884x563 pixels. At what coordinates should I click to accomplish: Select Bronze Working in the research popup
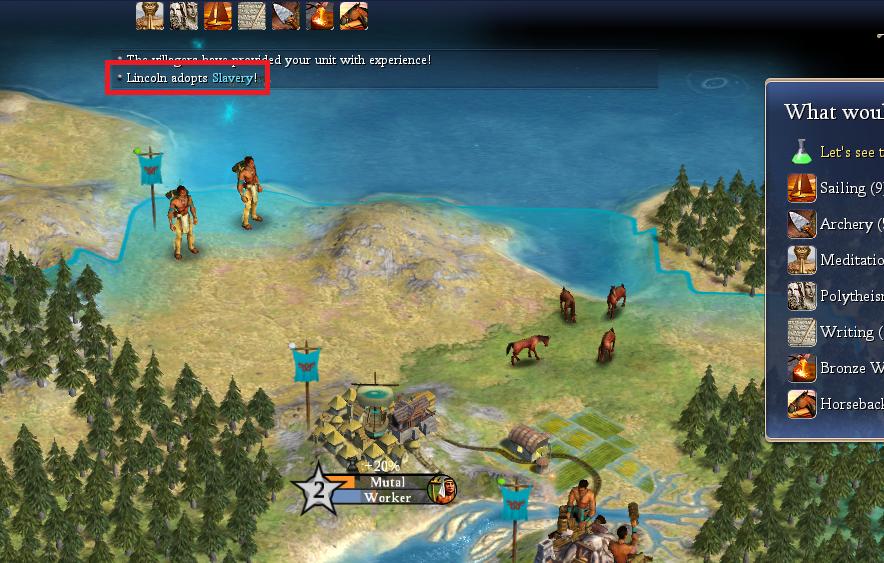click(x=850, y=368)
